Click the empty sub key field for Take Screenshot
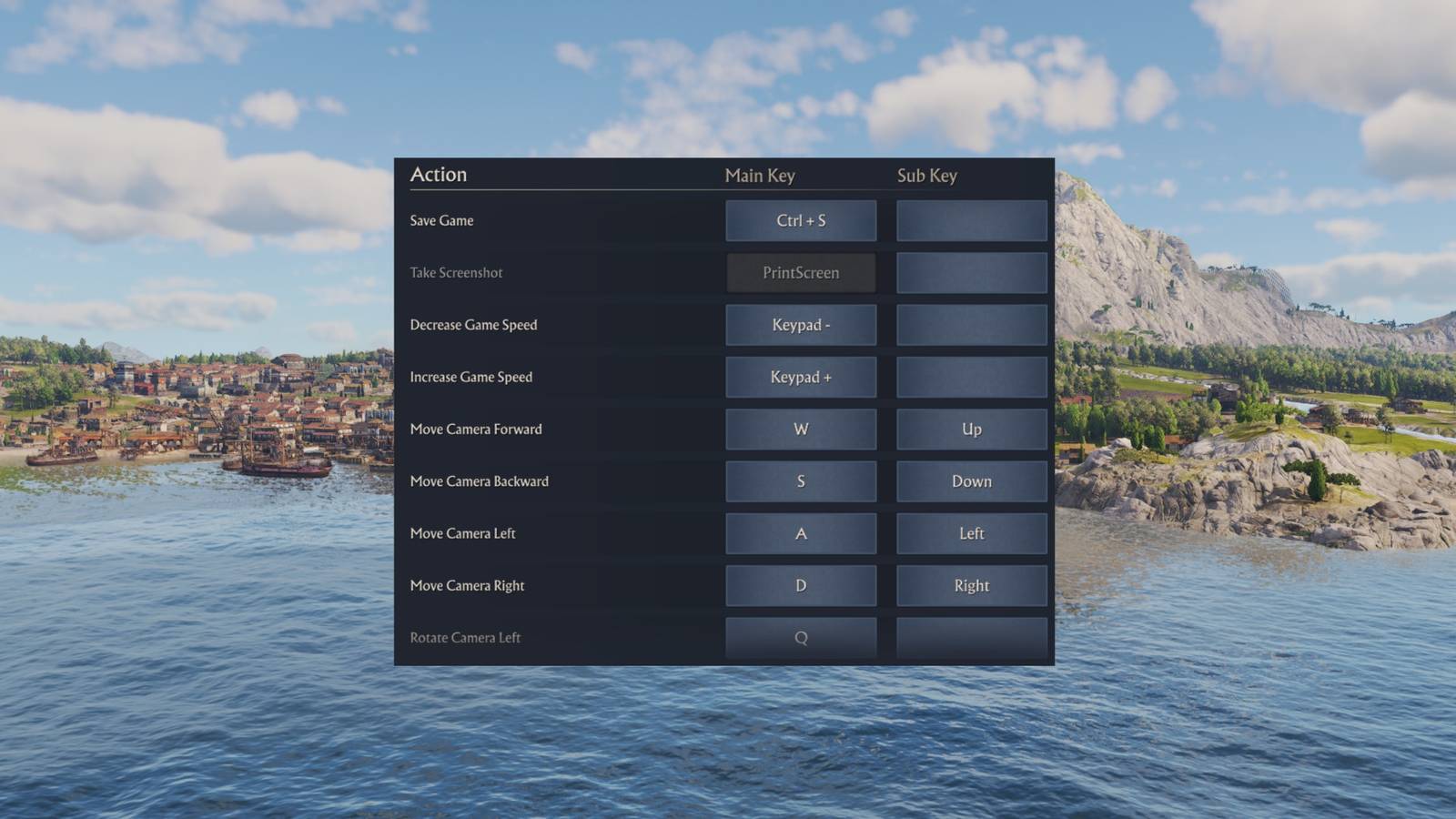 971,272
